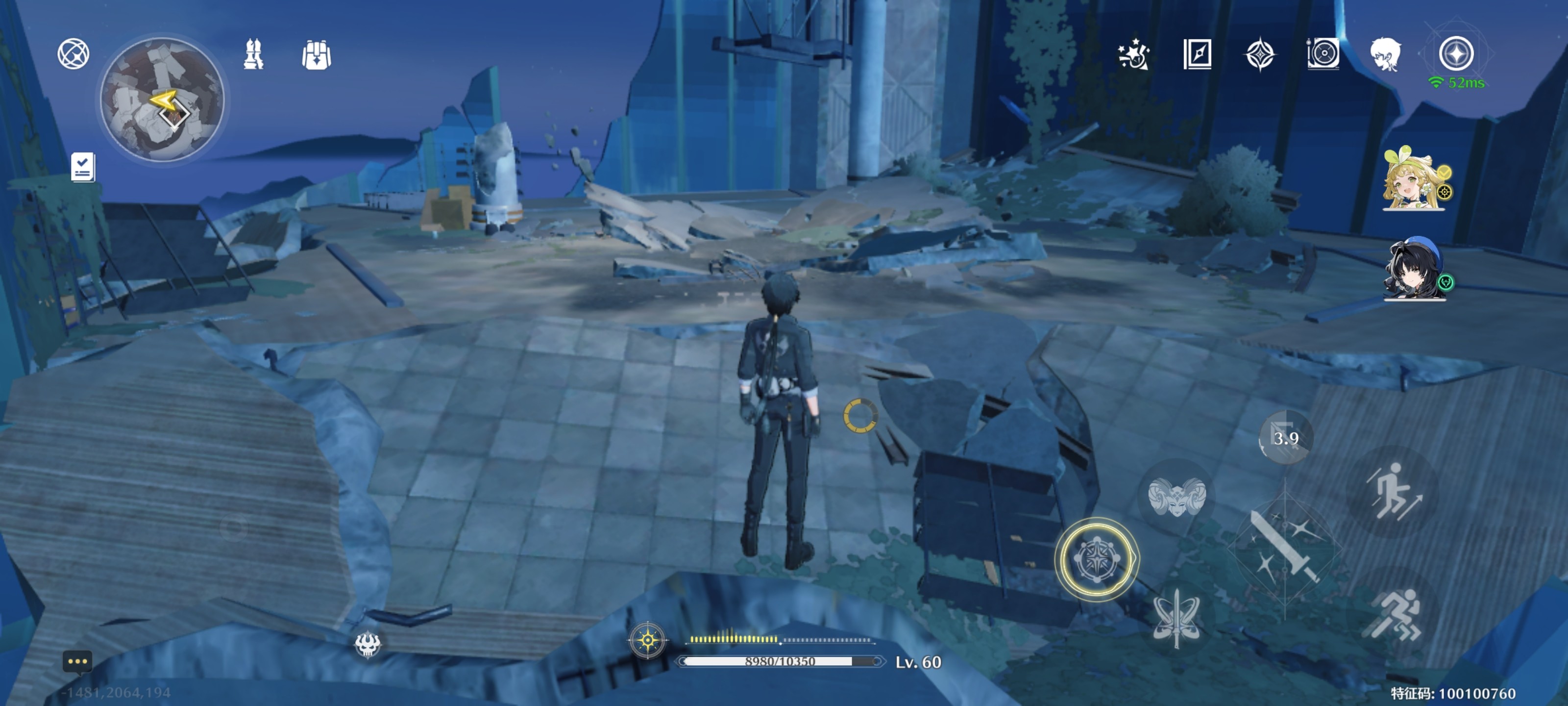
Task: Open the circular minimap
Action: [162, 100]
